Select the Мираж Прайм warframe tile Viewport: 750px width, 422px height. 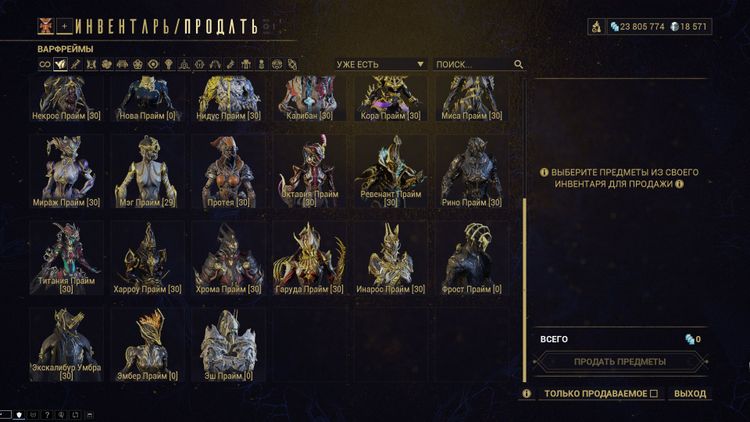(x=66, y=172)
